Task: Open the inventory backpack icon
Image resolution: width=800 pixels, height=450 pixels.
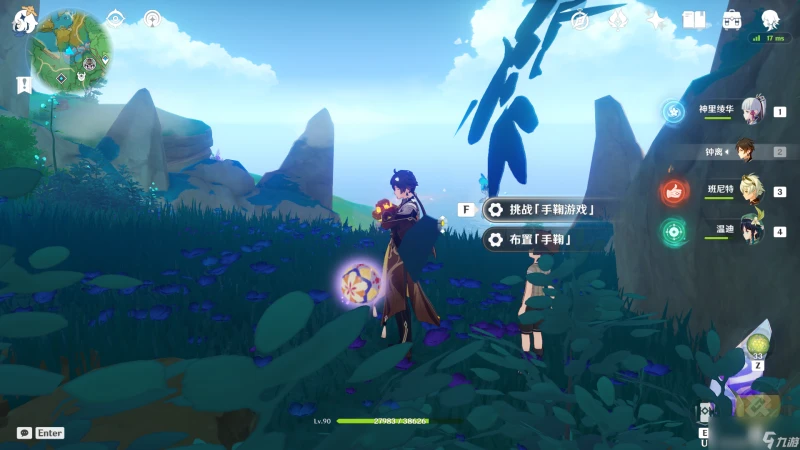Action: pyautogui.click(x=733, y=20)
